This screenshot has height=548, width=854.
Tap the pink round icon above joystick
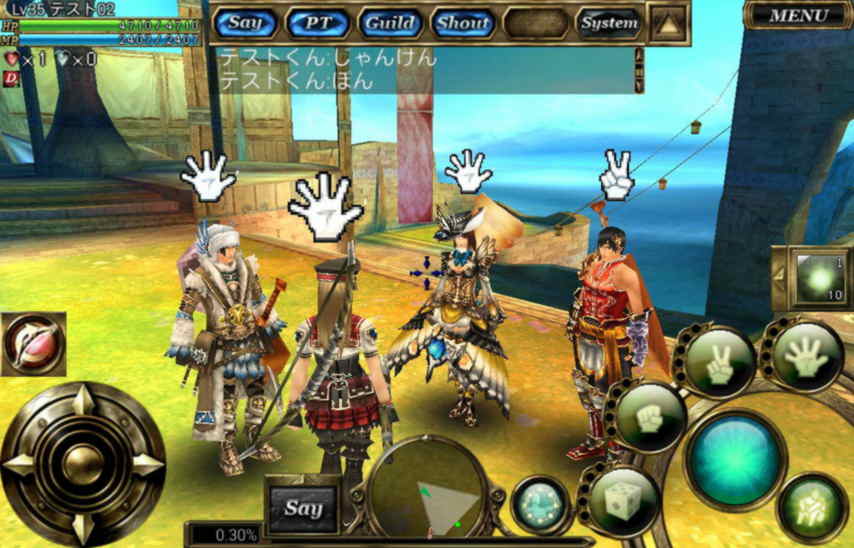point(33,343)
